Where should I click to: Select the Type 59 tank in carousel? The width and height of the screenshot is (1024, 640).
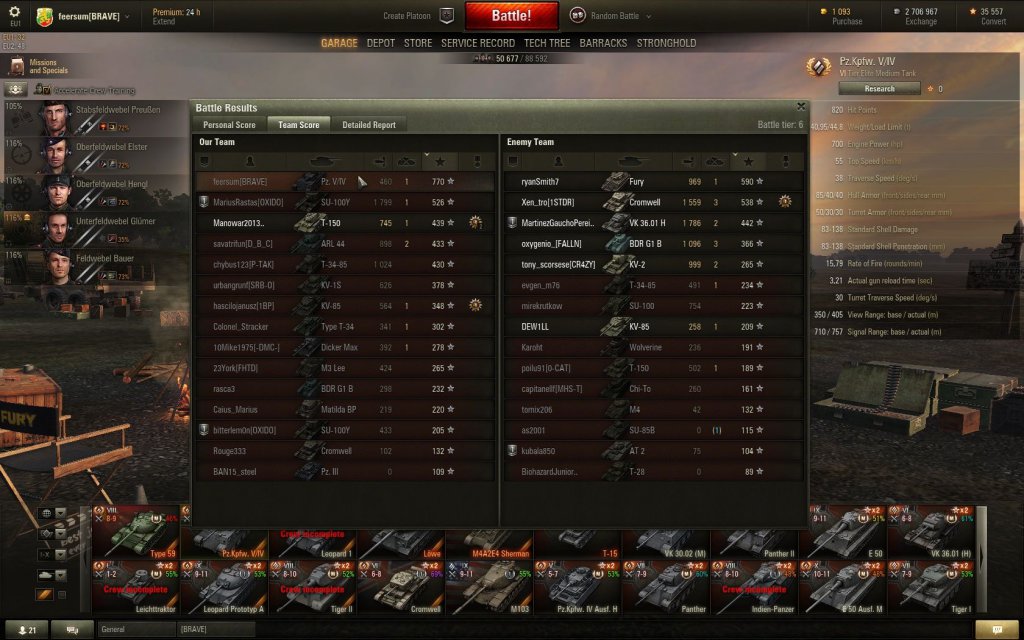[136, 532]
